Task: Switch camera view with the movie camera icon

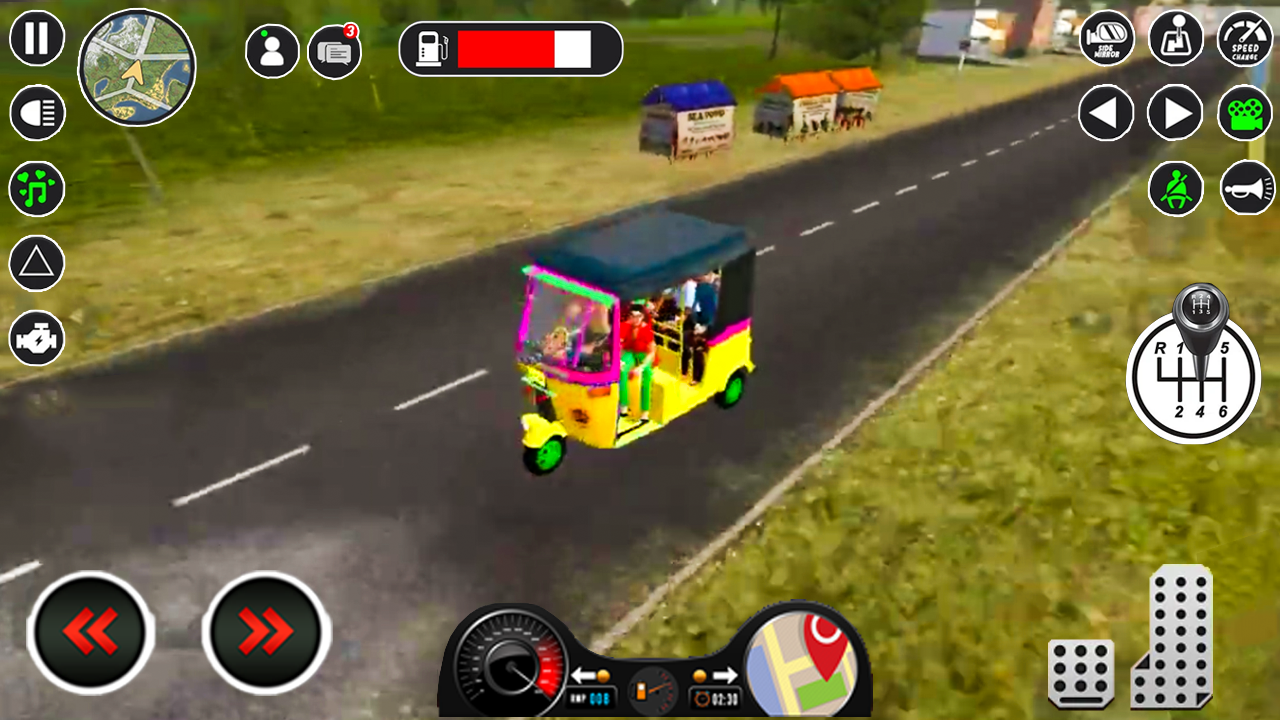Action: pyautogui.click(x=1243, y=113)
